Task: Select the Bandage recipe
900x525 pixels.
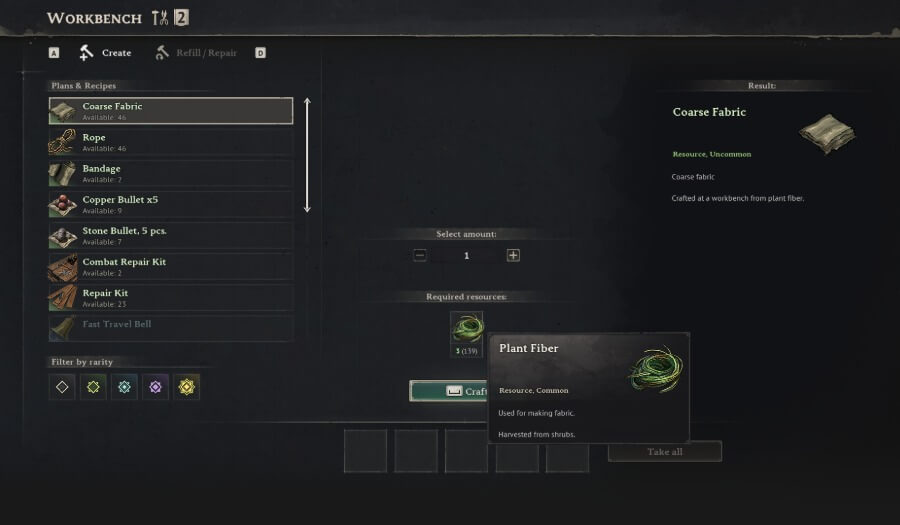Action: tap(171, 173)
